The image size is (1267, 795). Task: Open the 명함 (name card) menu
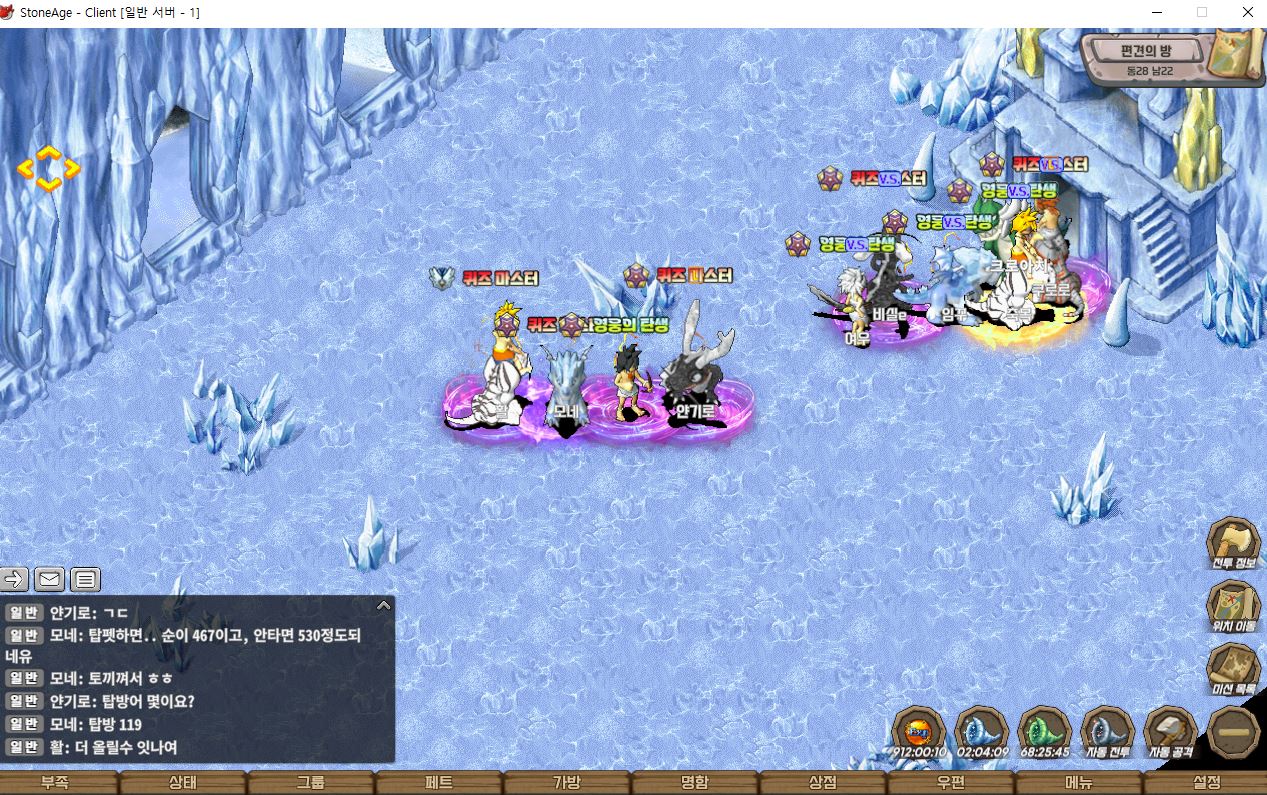click(695, 783)
